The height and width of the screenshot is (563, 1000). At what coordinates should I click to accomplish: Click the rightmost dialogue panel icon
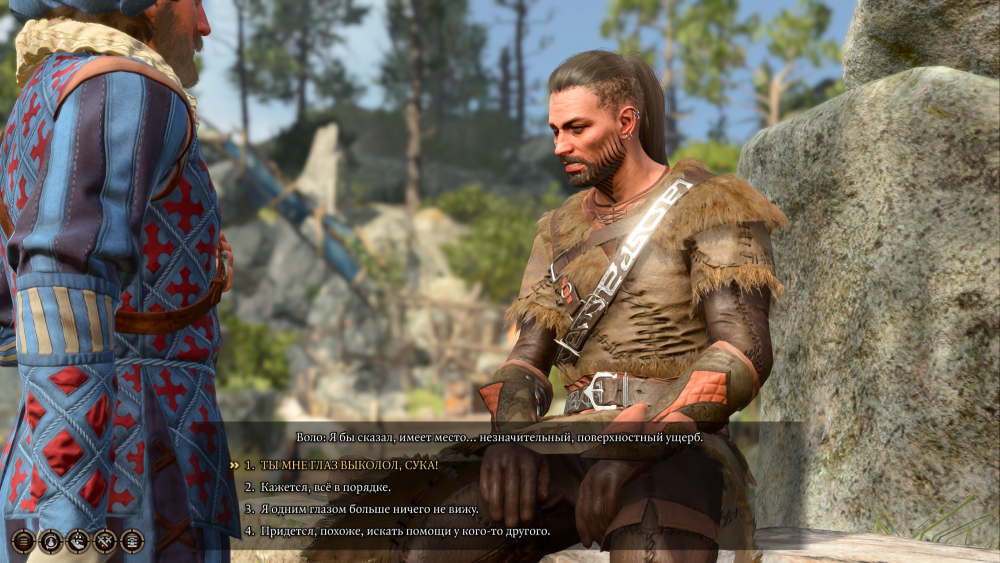pos(132,541)
